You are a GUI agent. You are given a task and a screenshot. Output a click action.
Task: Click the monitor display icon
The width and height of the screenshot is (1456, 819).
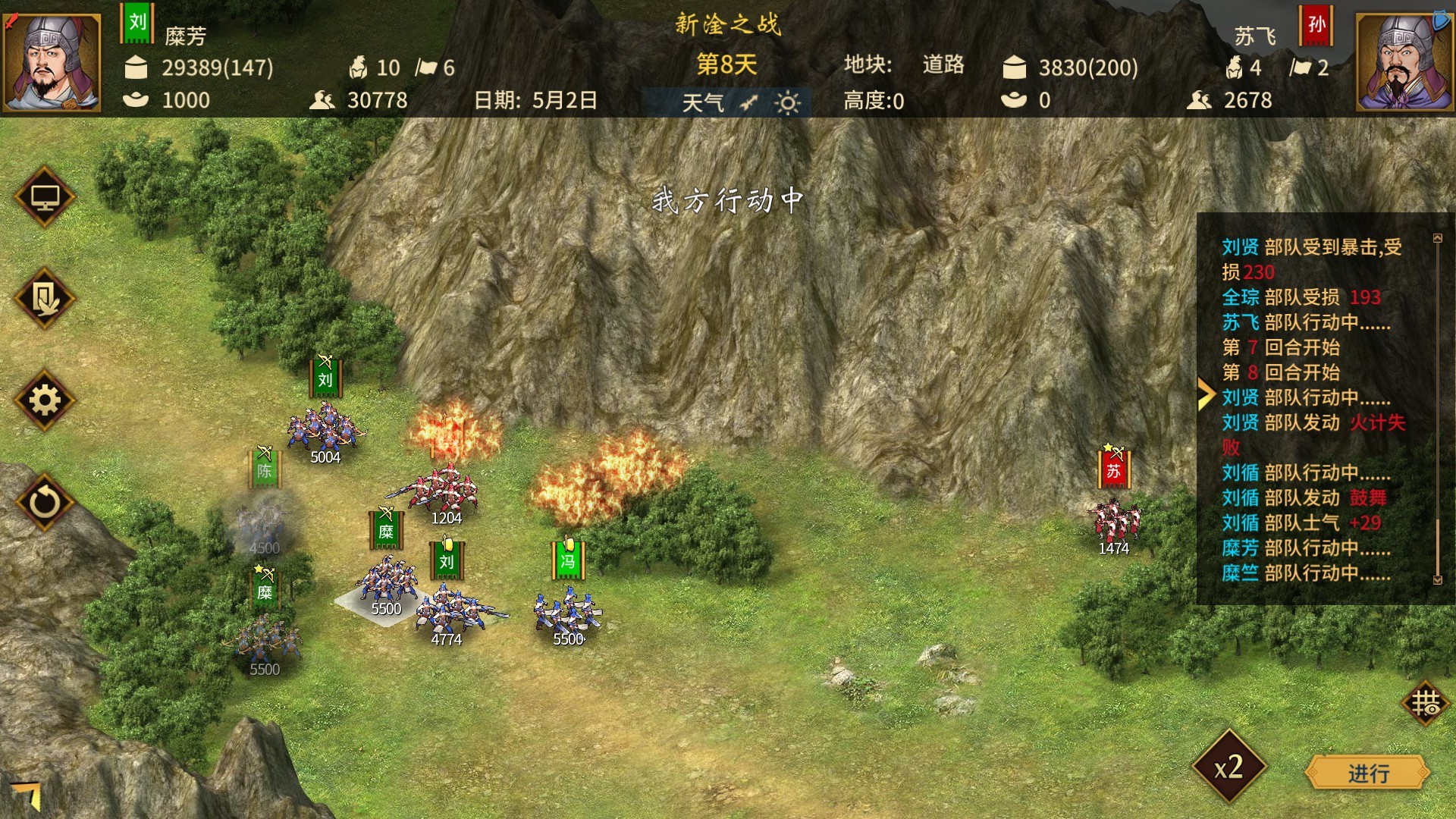pyautogui.click(x=45, y=197)
